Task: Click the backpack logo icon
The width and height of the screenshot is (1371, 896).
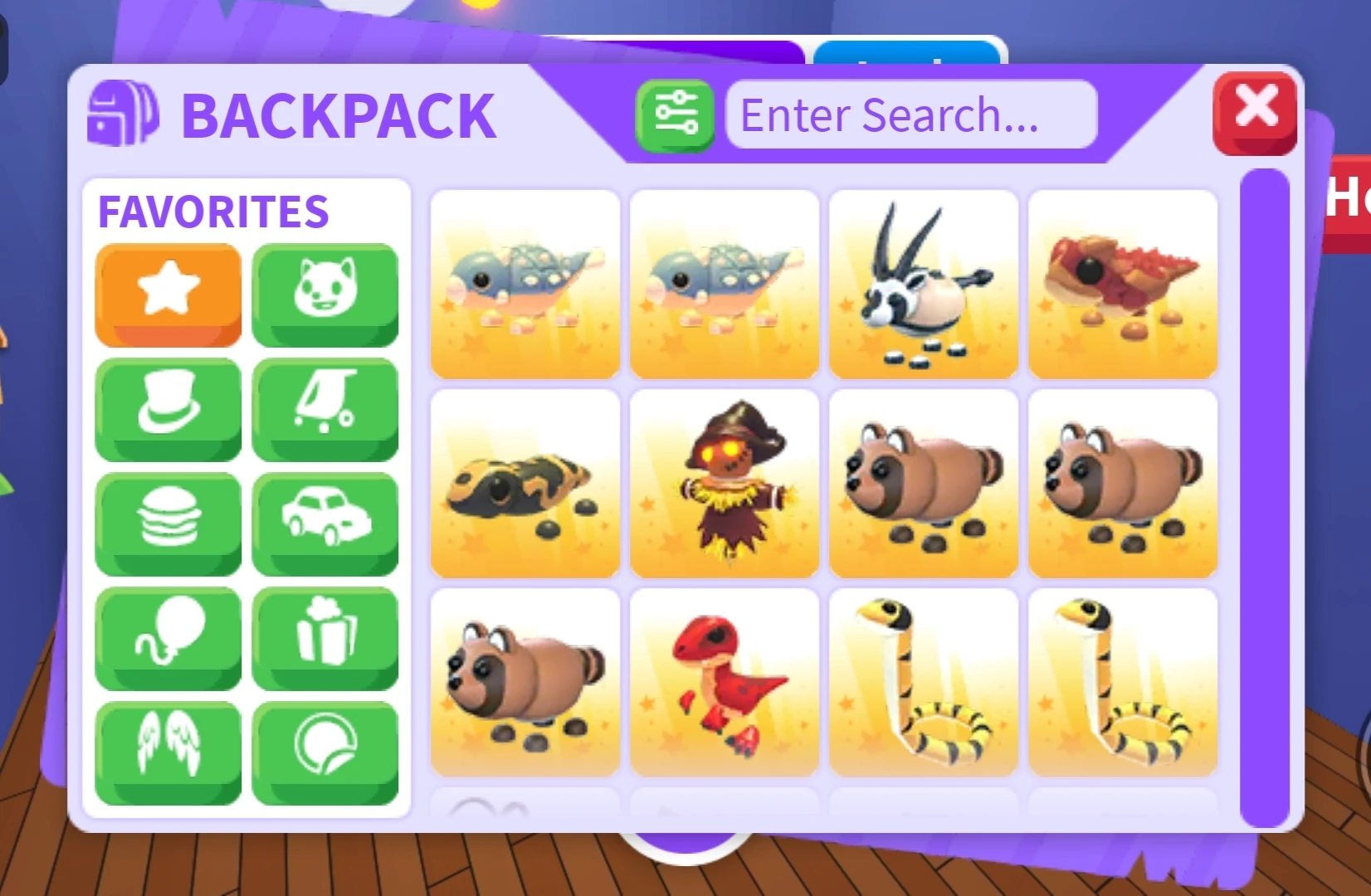Action: click(x=123, y=116)
